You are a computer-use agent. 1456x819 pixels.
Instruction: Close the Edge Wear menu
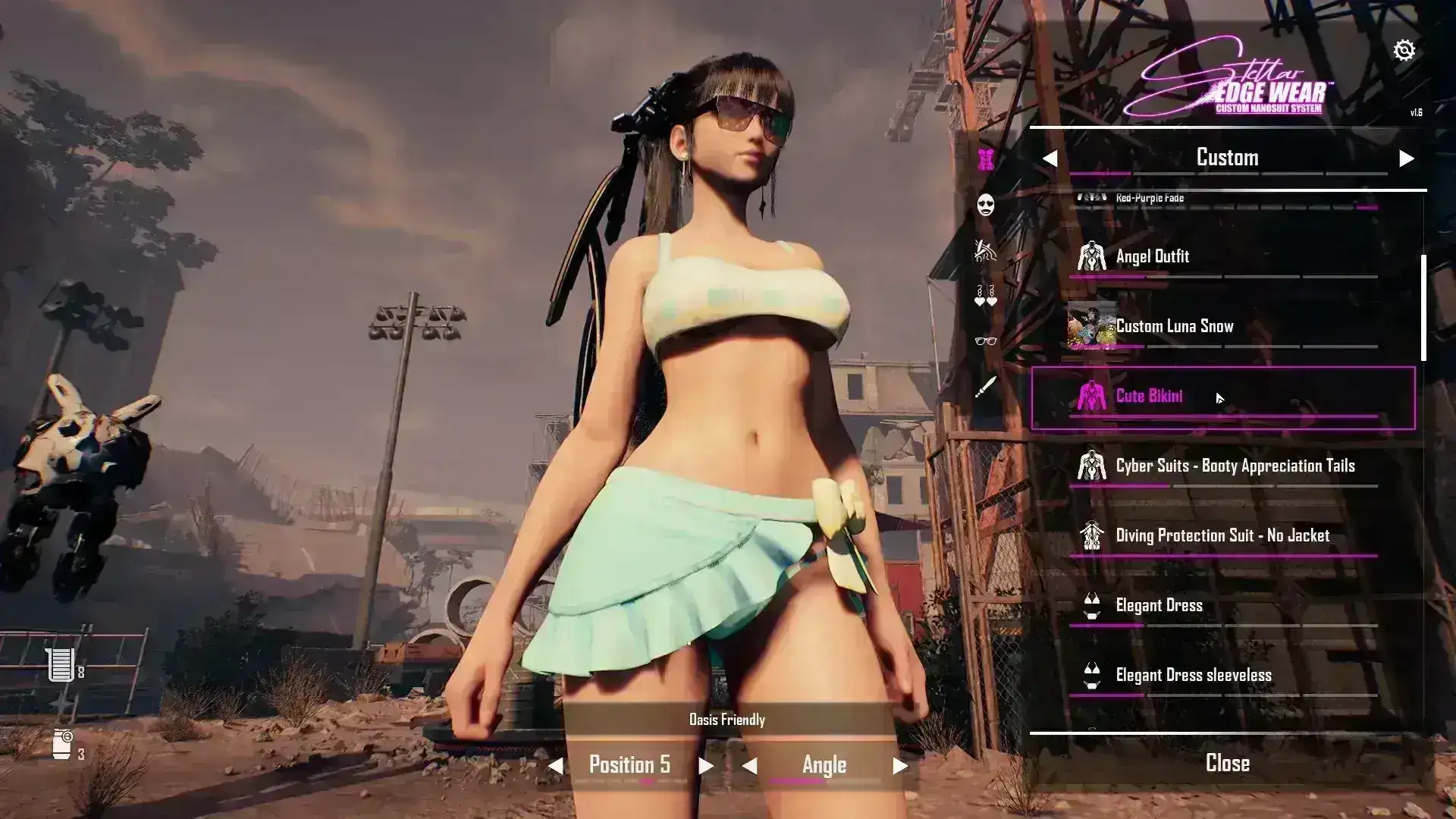click(1227, 764)
